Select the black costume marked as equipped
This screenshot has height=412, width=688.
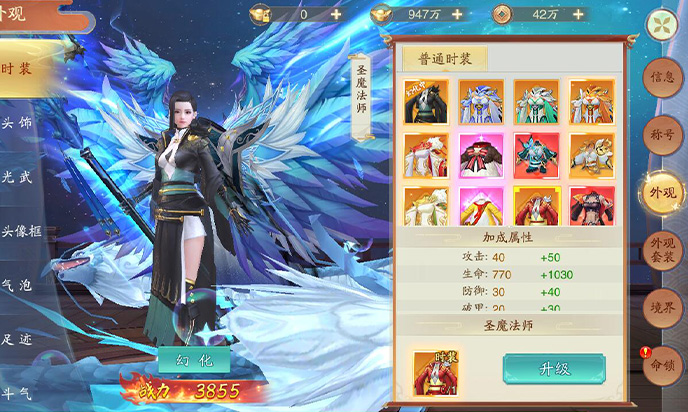point(426,101)
